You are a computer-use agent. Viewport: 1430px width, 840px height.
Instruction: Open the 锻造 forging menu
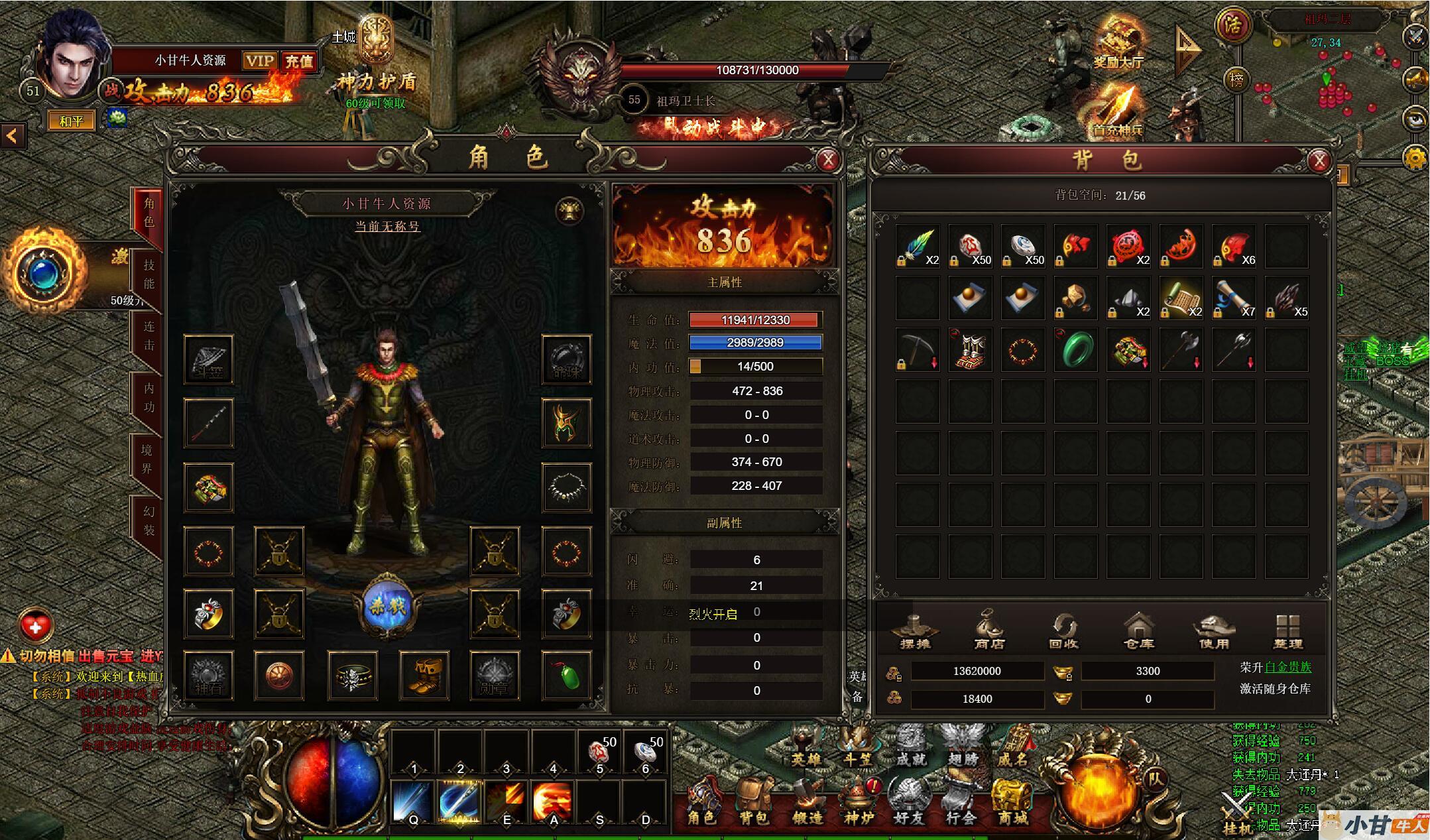[x=807, y=804]
